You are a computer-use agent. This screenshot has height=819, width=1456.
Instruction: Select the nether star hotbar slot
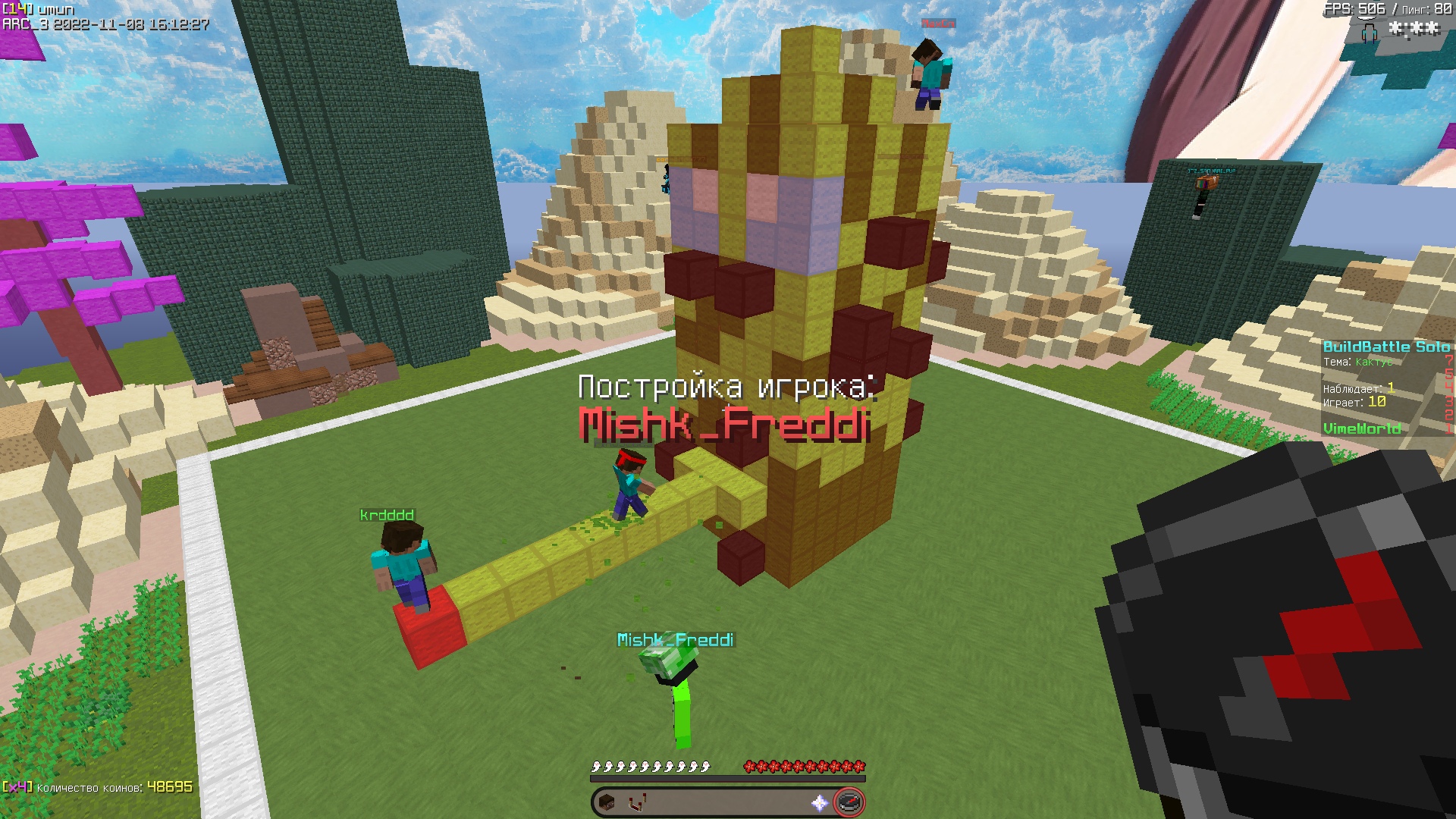click(x=819, y=802)
